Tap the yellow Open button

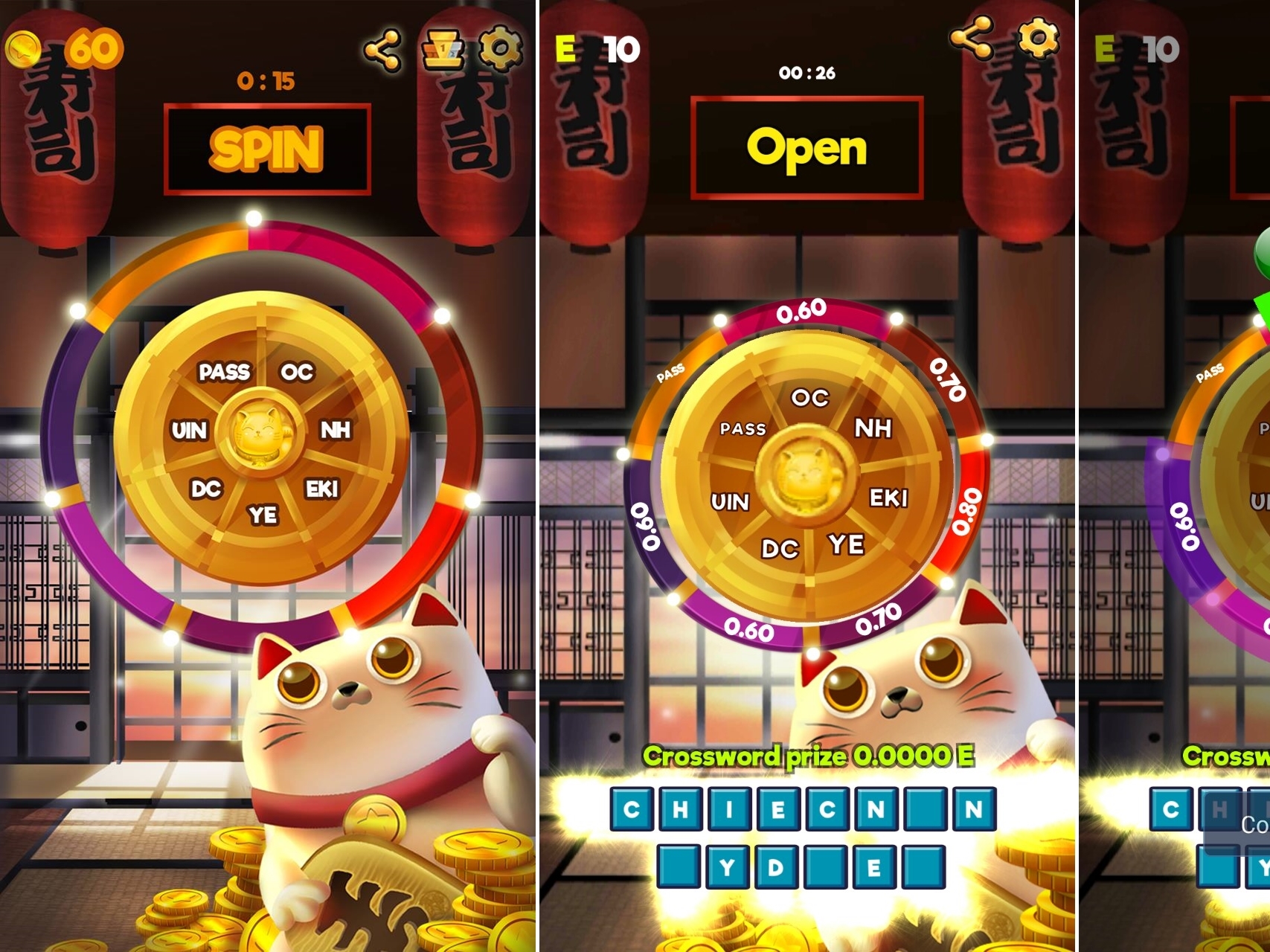pos(806,148)
